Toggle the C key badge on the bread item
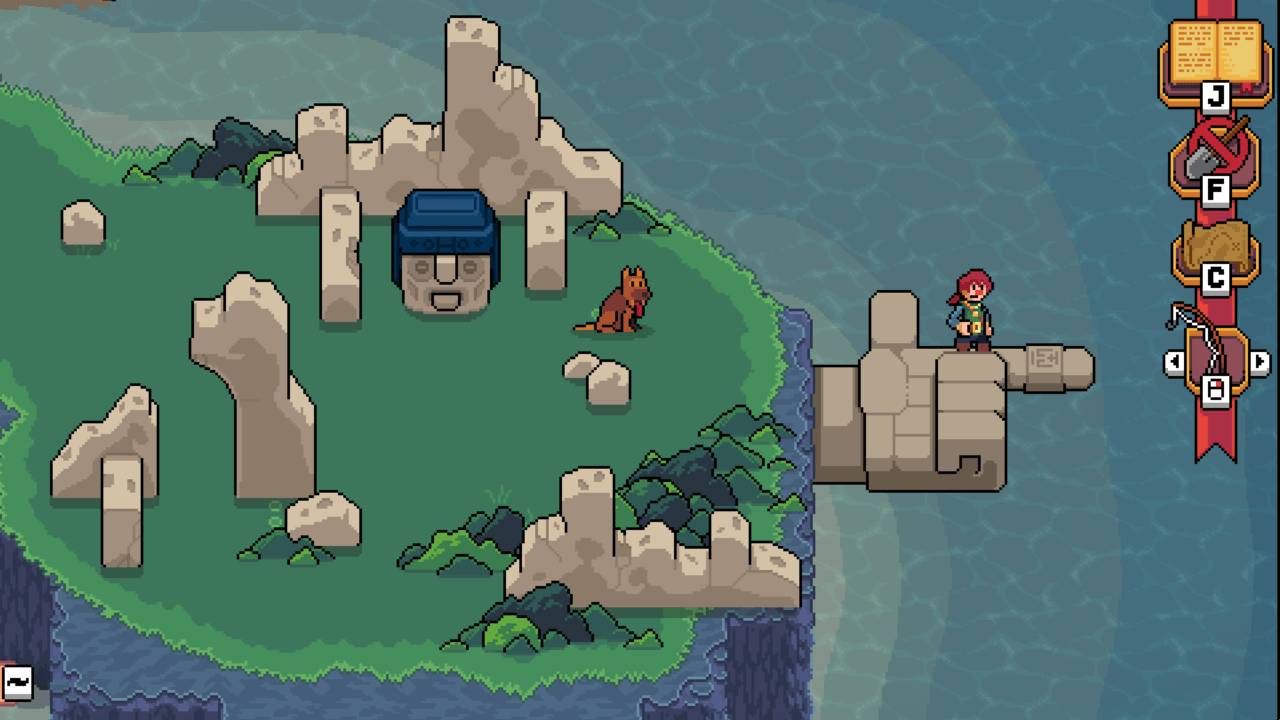This screenshot has height=720, width=1280. click(x=1214, y=281)
